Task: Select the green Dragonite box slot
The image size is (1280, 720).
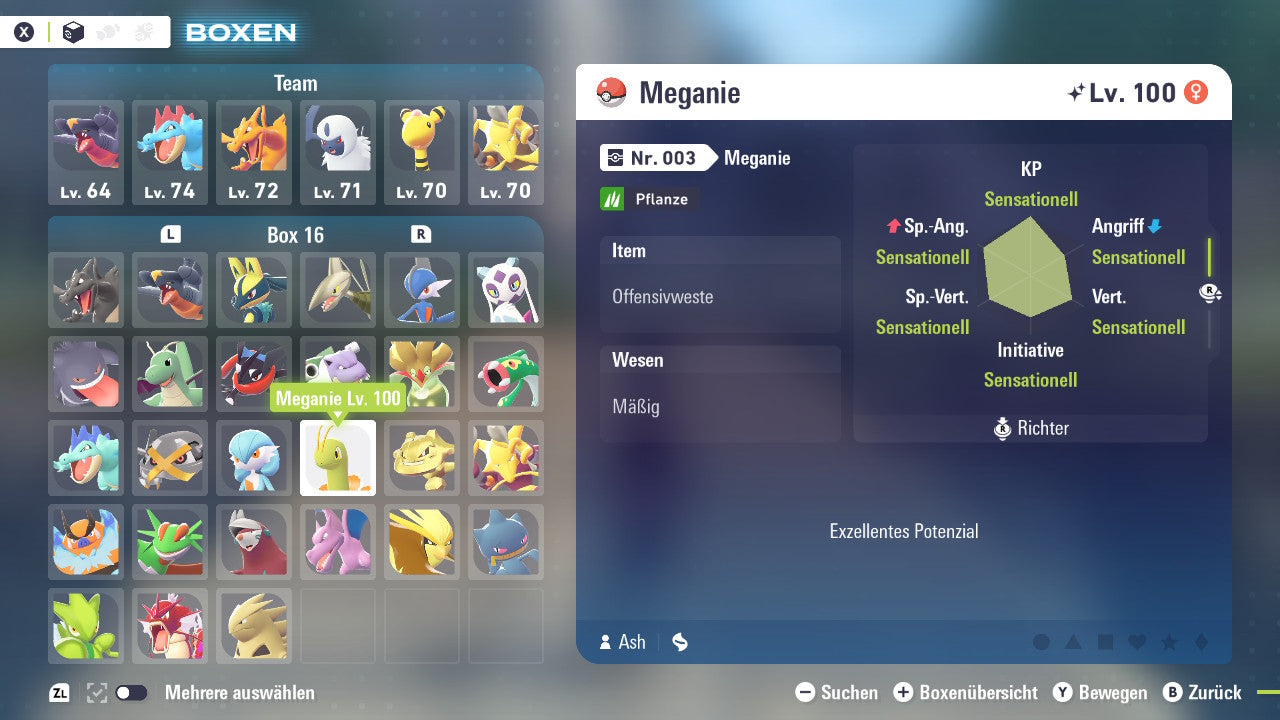Action: pos(170,374)
